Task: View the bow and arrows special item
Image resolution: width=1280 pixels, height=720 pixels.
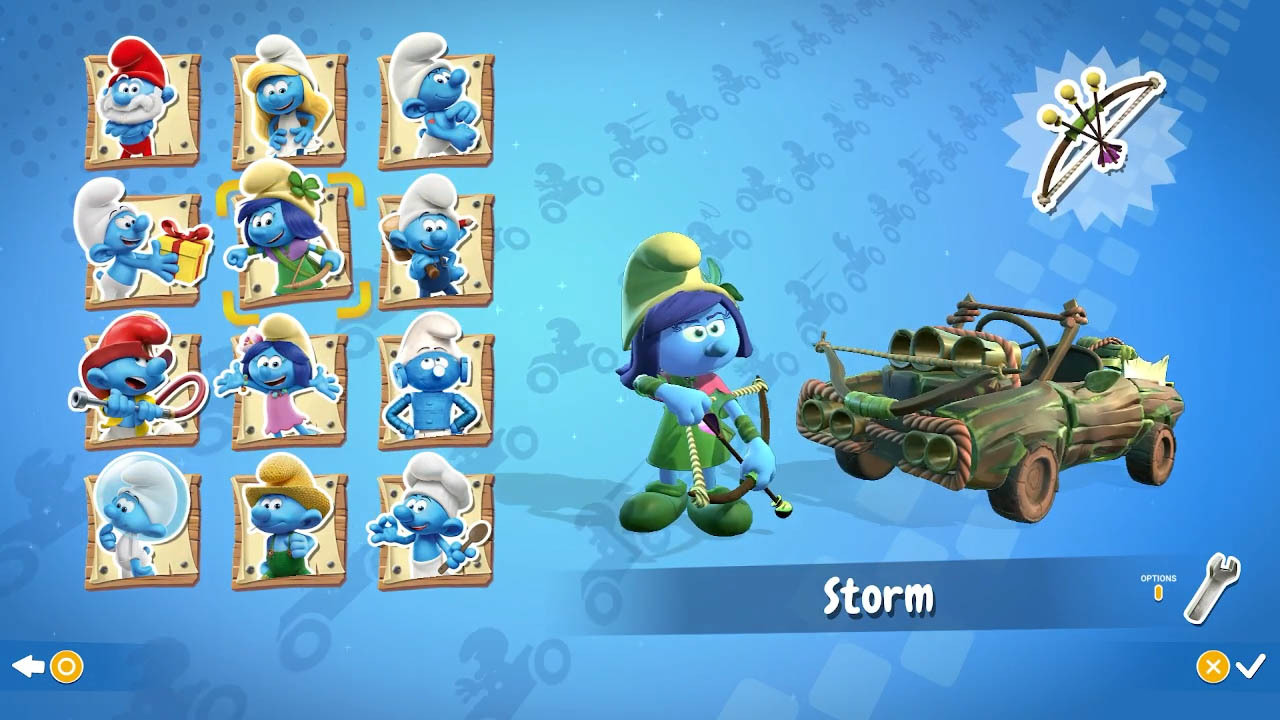Action: [x=1097, y=139]
